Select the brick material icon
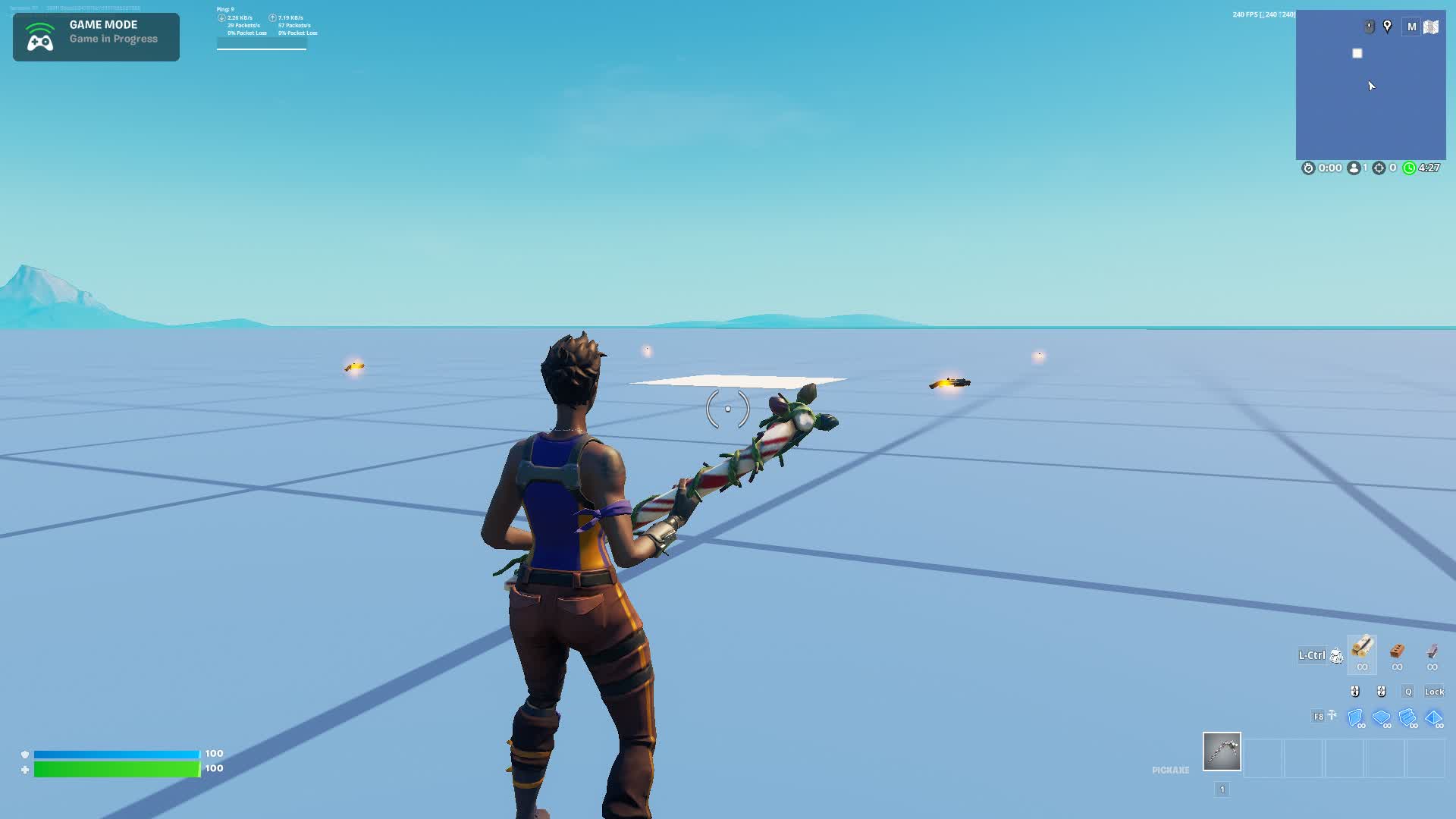The width and height of the screenshot is (1456, 819). tap(1397, 652)
